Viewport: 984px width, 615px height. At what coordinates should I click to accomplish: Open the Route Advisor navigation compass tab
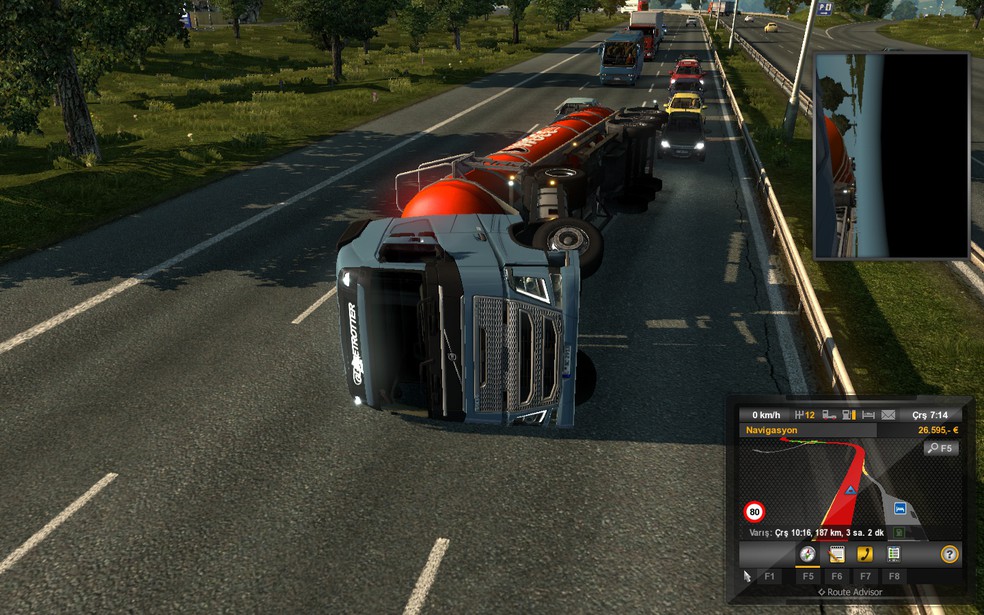[x=807, y=554]
